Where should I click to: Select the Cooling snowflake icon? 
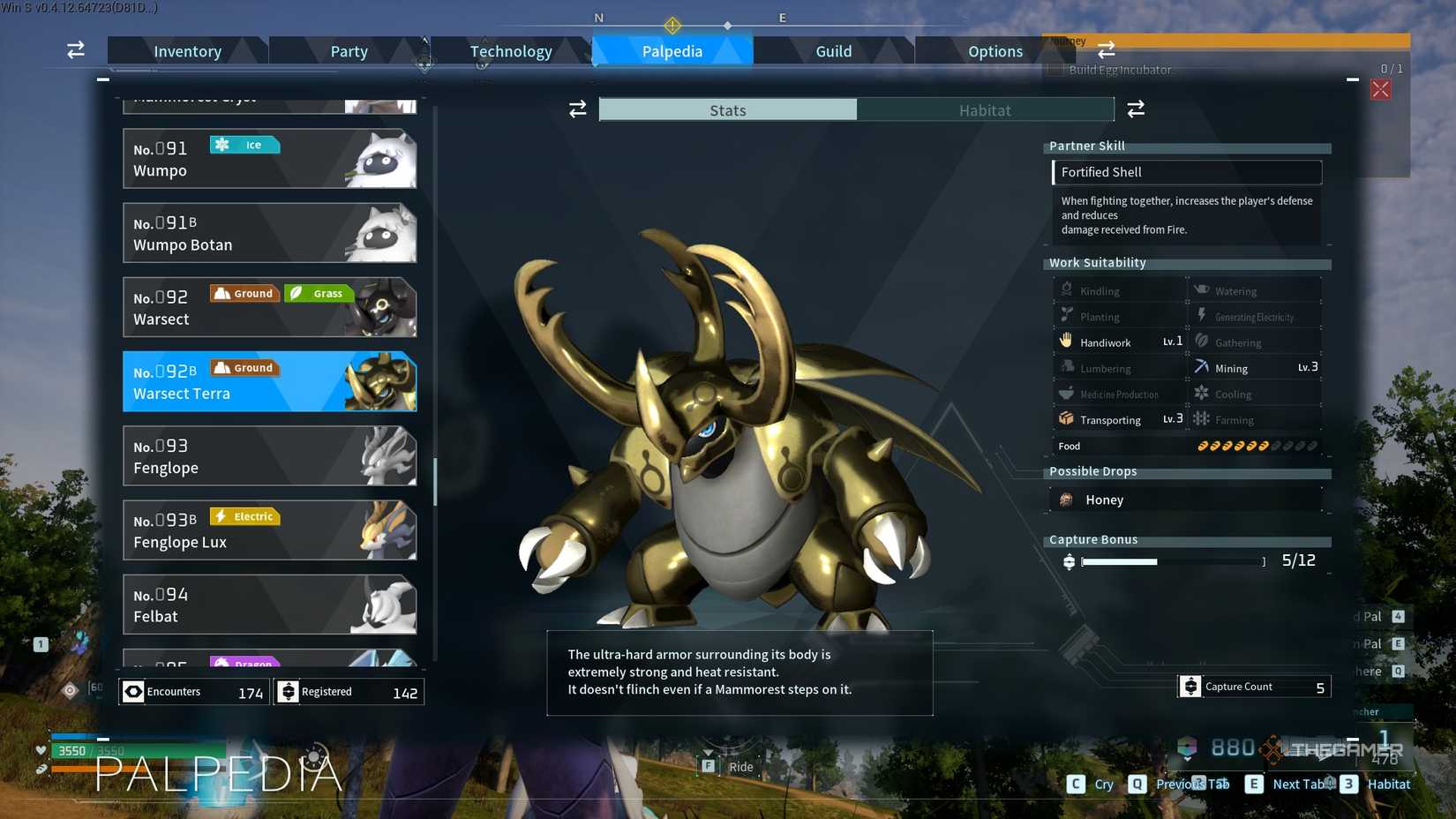click(x=1201, y=394)
